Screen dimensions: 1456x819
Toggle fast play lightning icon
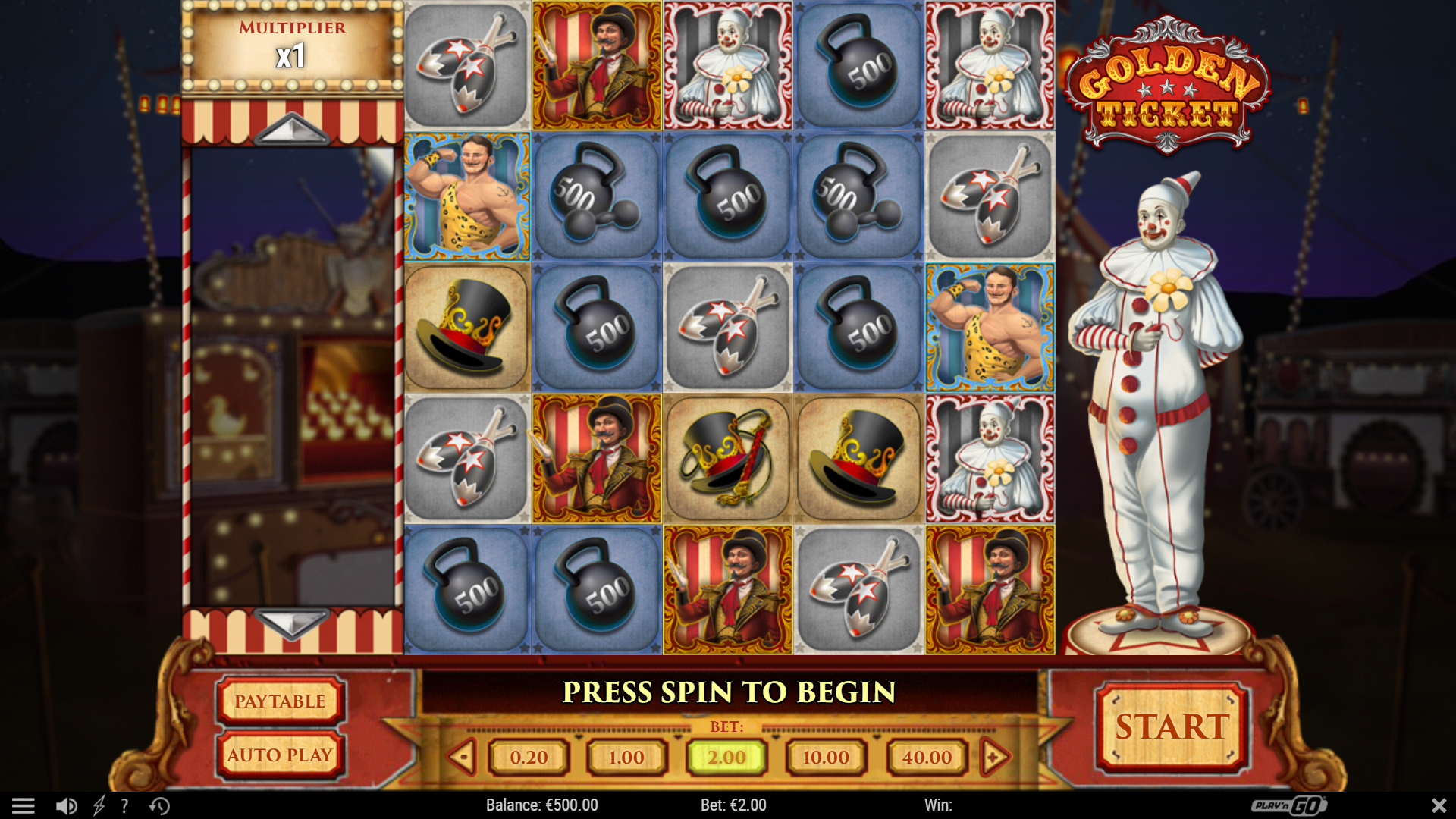click(x=99, y=805)
